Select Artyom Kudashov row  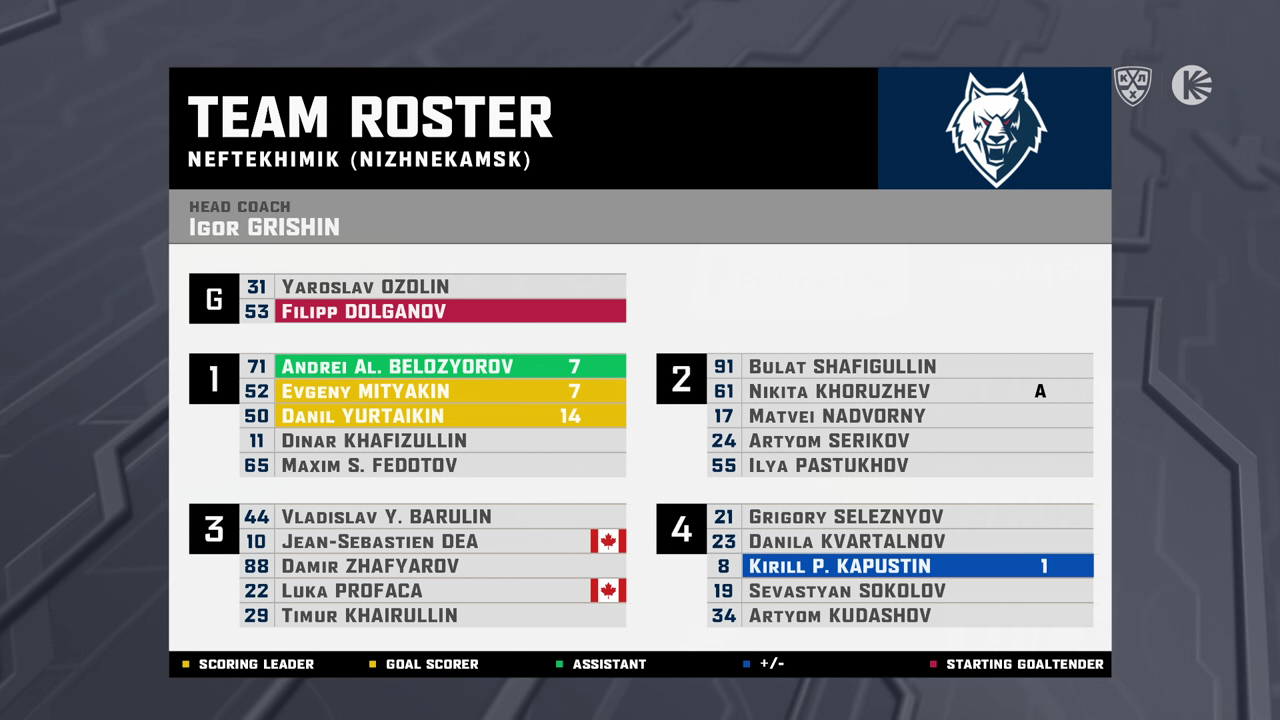(899, 616)
